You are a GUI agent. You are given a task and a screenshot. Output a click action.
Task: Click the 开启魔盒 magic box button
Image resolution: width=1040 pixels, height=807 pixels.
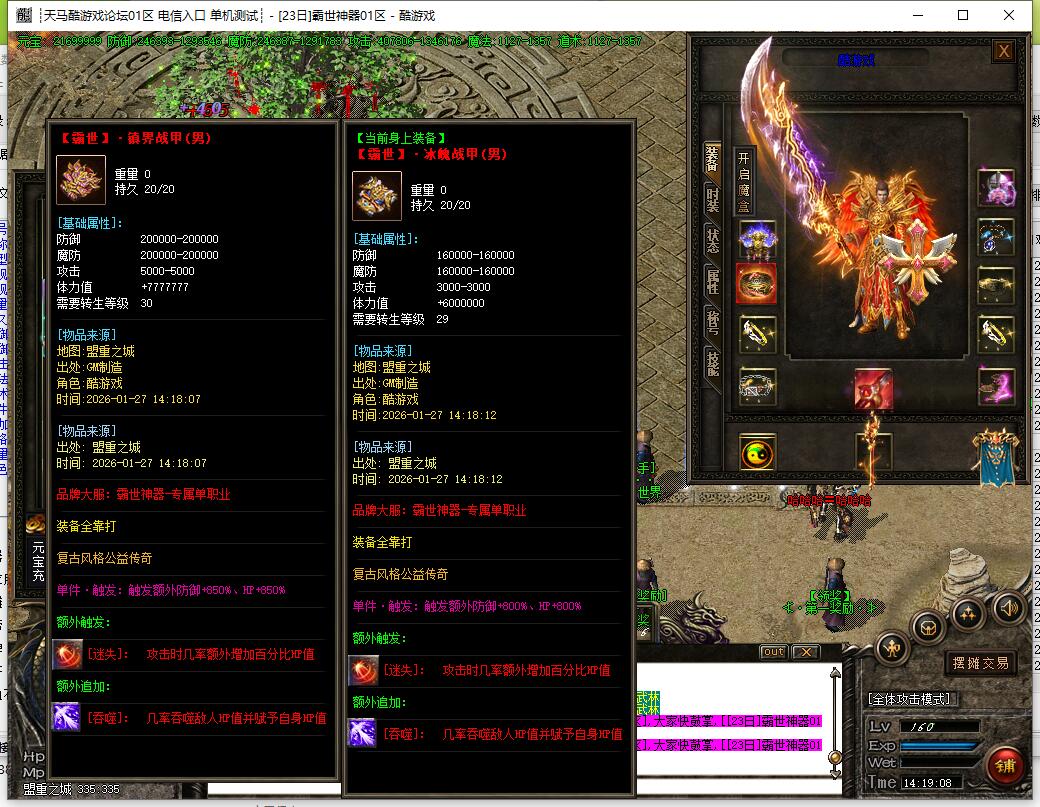point(743,182)
